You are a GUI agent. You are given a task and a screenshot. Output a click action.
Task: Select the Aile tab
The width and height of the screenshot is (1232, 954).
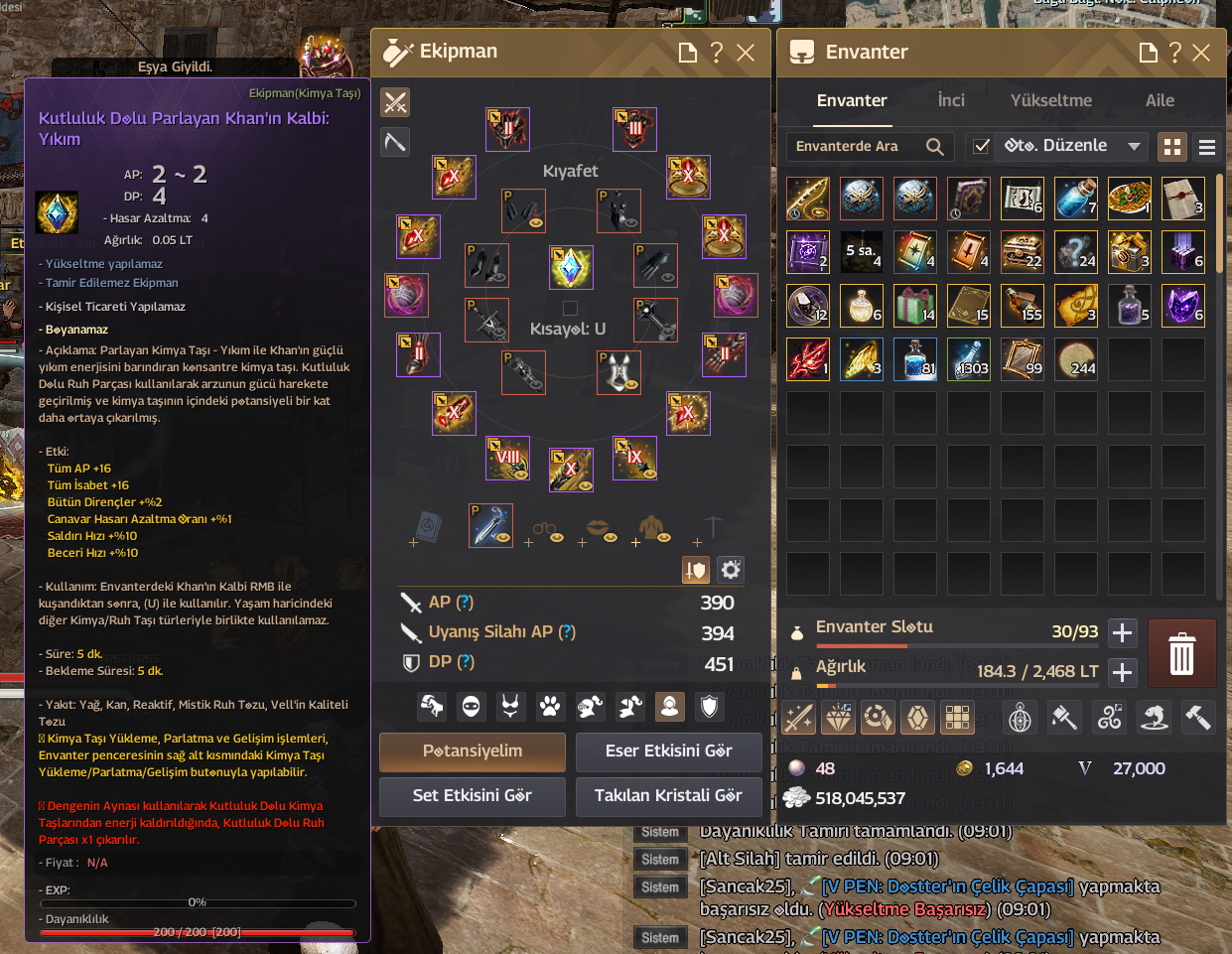[x=1159, y=100]
